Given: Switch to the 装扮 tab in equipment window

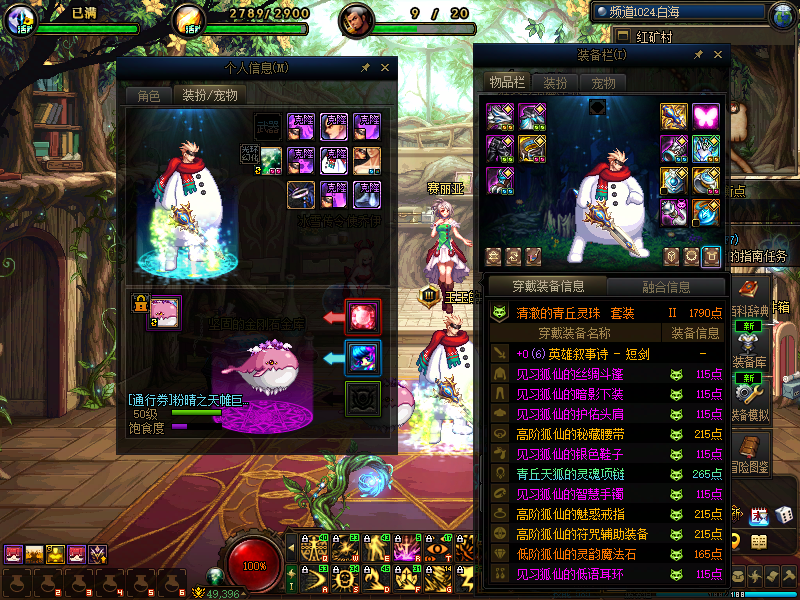Looking at the screenshot, I should pyautogui.click(x=555, y=83).
